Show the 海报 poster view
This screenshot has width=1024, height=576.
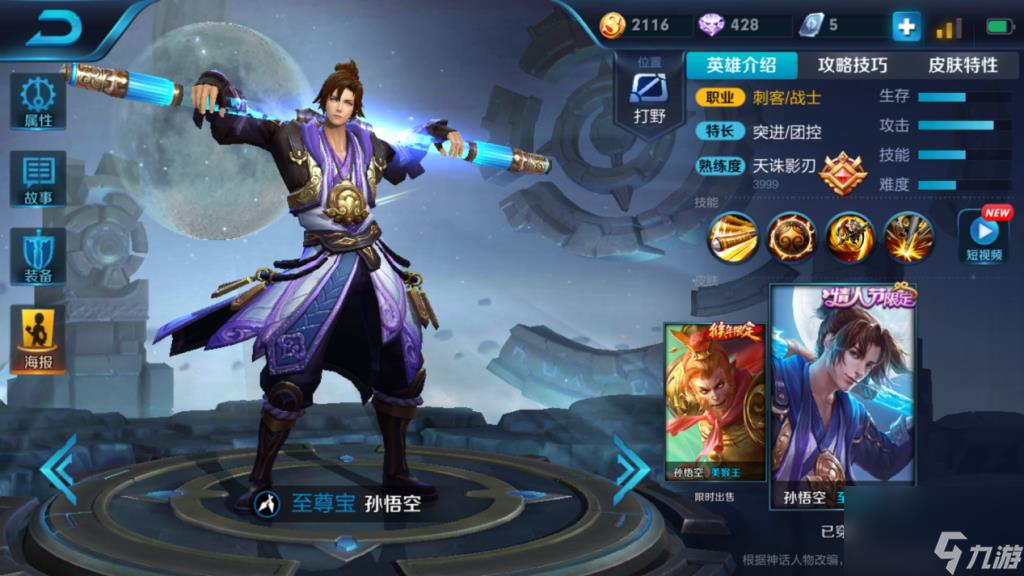39,339
